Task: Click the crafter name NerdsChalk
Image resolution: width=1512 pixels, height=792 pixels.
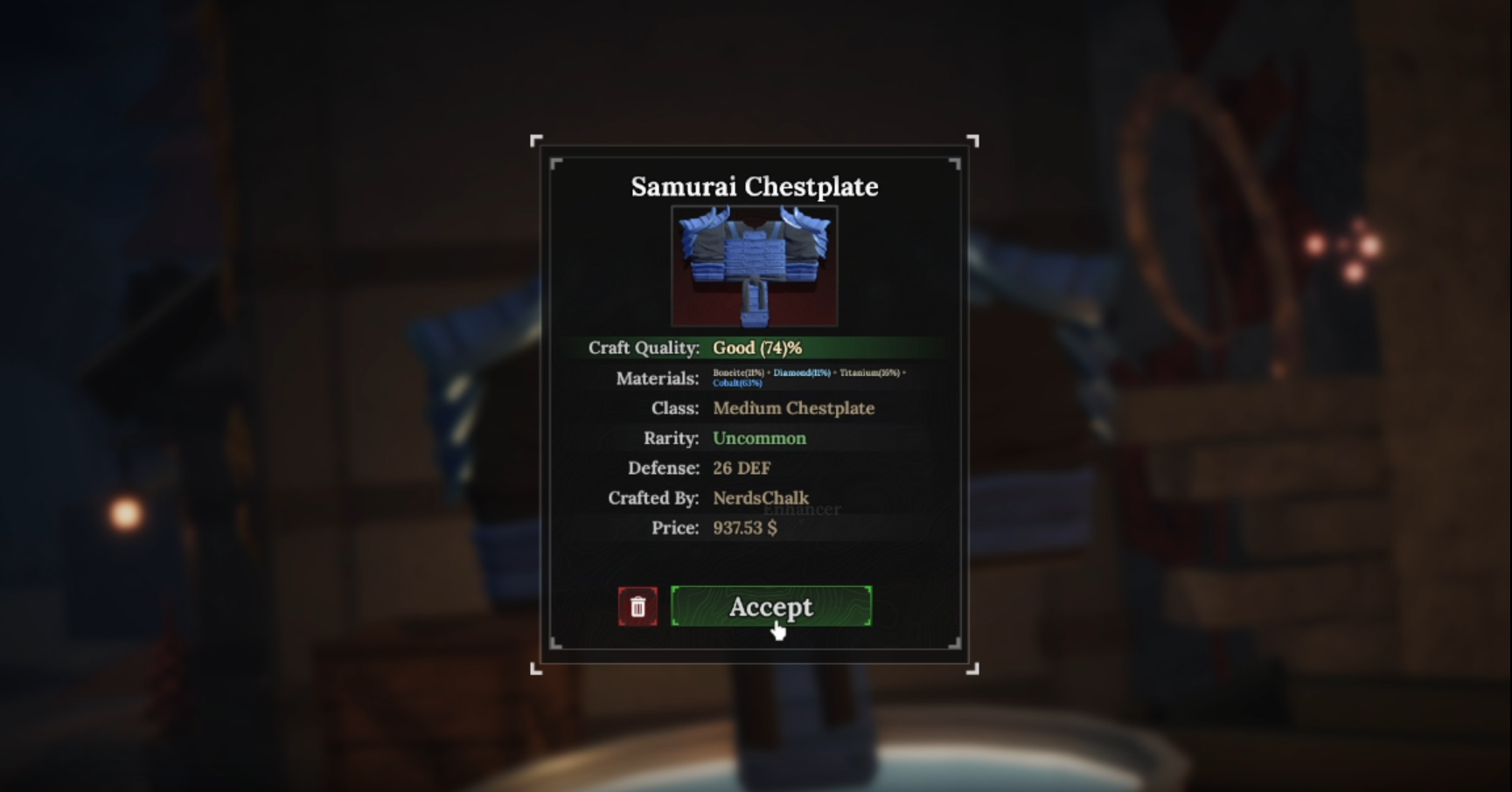Action: 760,498
